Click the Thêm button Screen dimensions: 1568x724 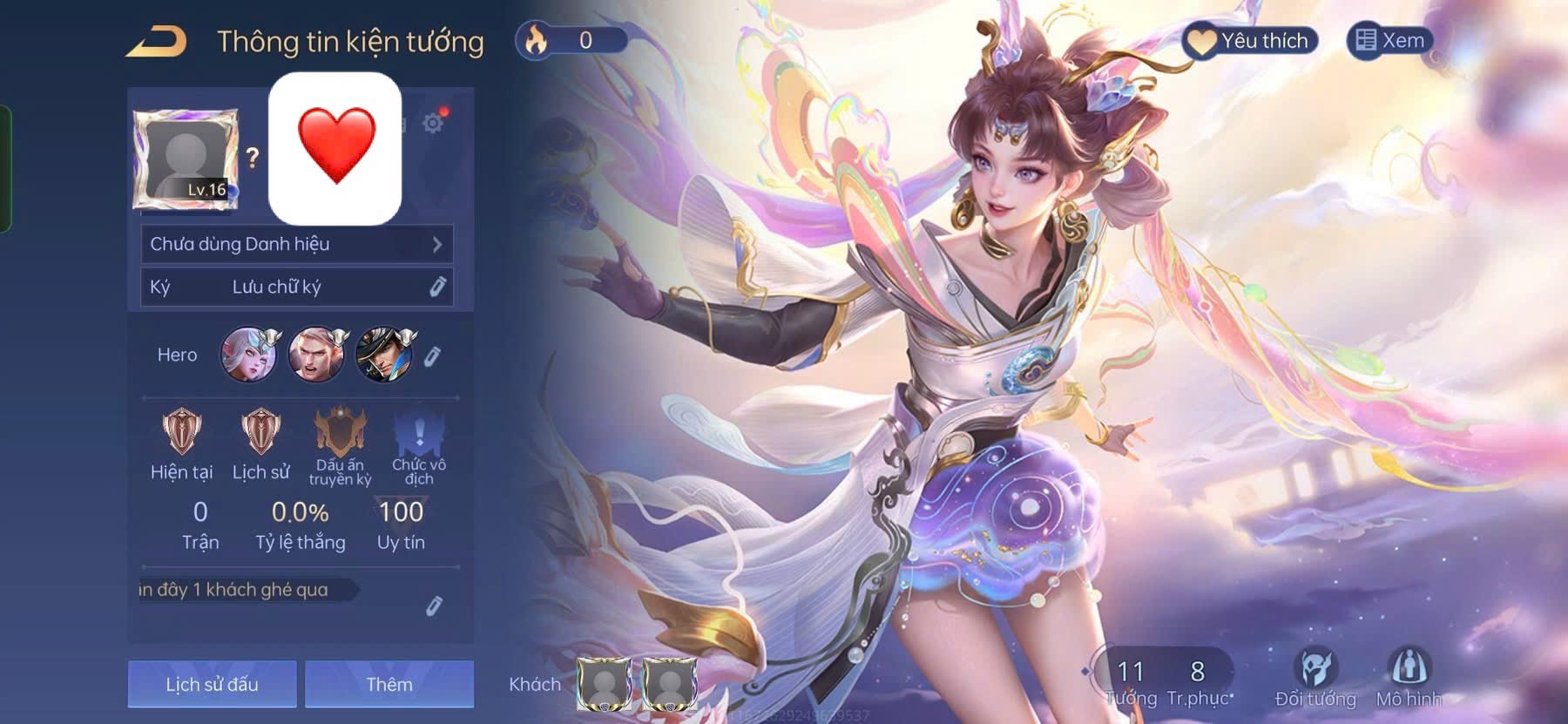pyautogui.click(x=389, y=684)
